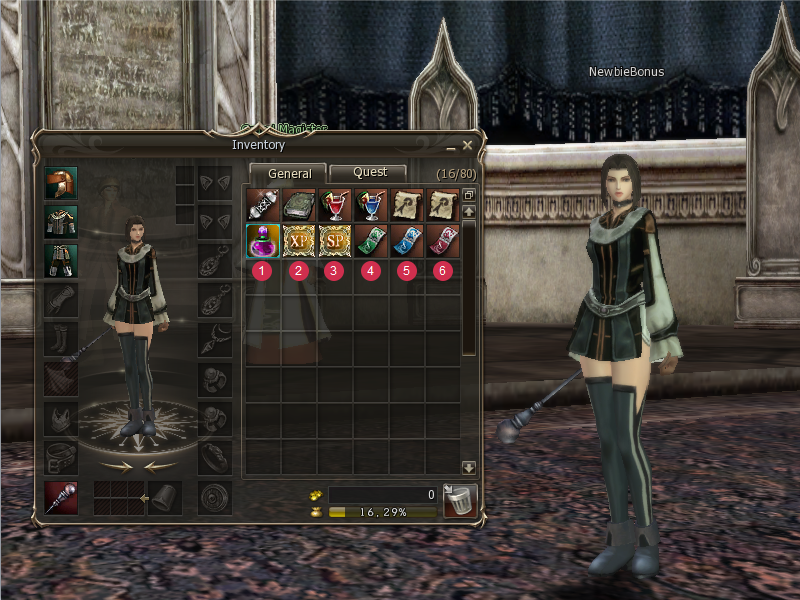
Task: Pick the gray spellbook item
Action: click(297, 204)
